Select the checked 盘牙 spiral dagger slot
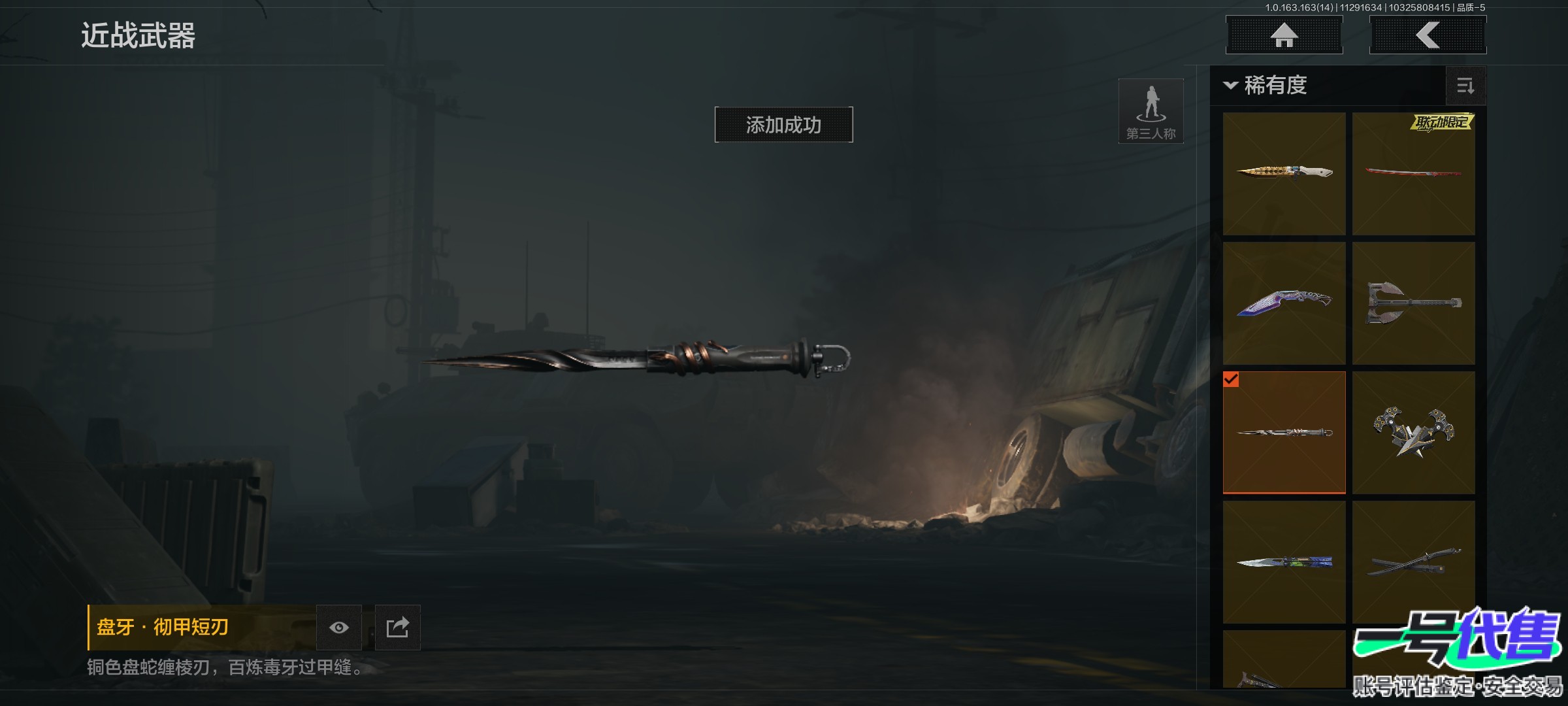Image resolution: width=1568 pixels, height=706 pixels. point(1284,432)
